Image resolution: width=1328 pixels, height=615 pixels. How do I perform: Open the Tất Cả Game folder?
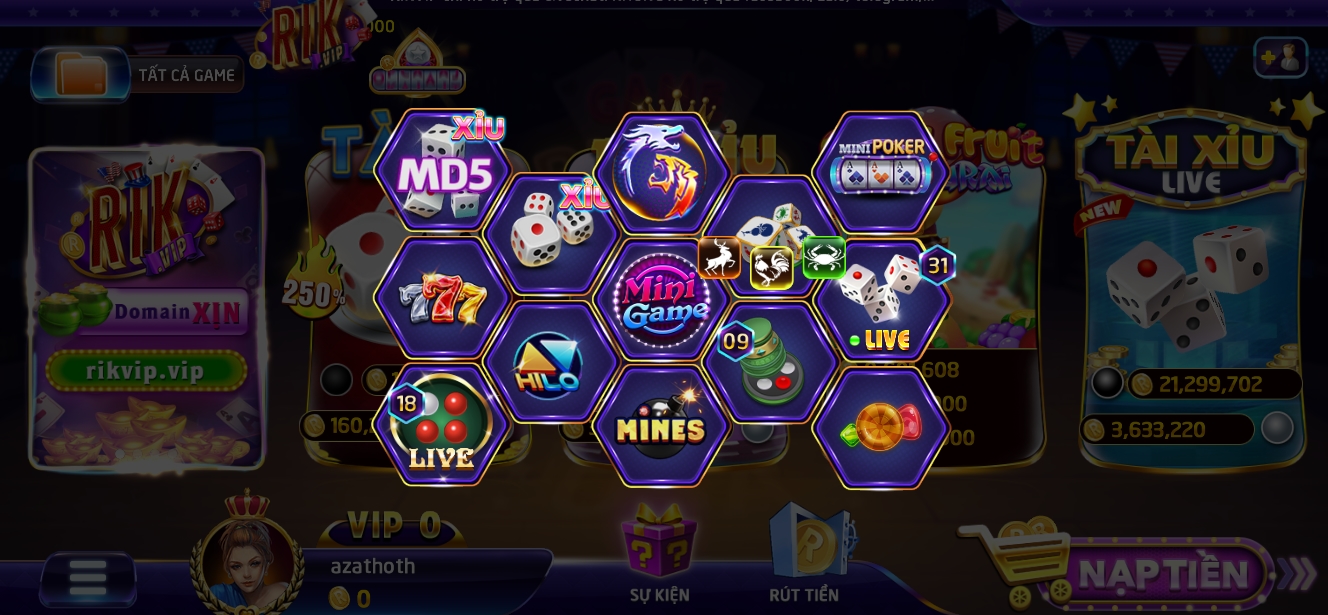click(x=138, y=75)
